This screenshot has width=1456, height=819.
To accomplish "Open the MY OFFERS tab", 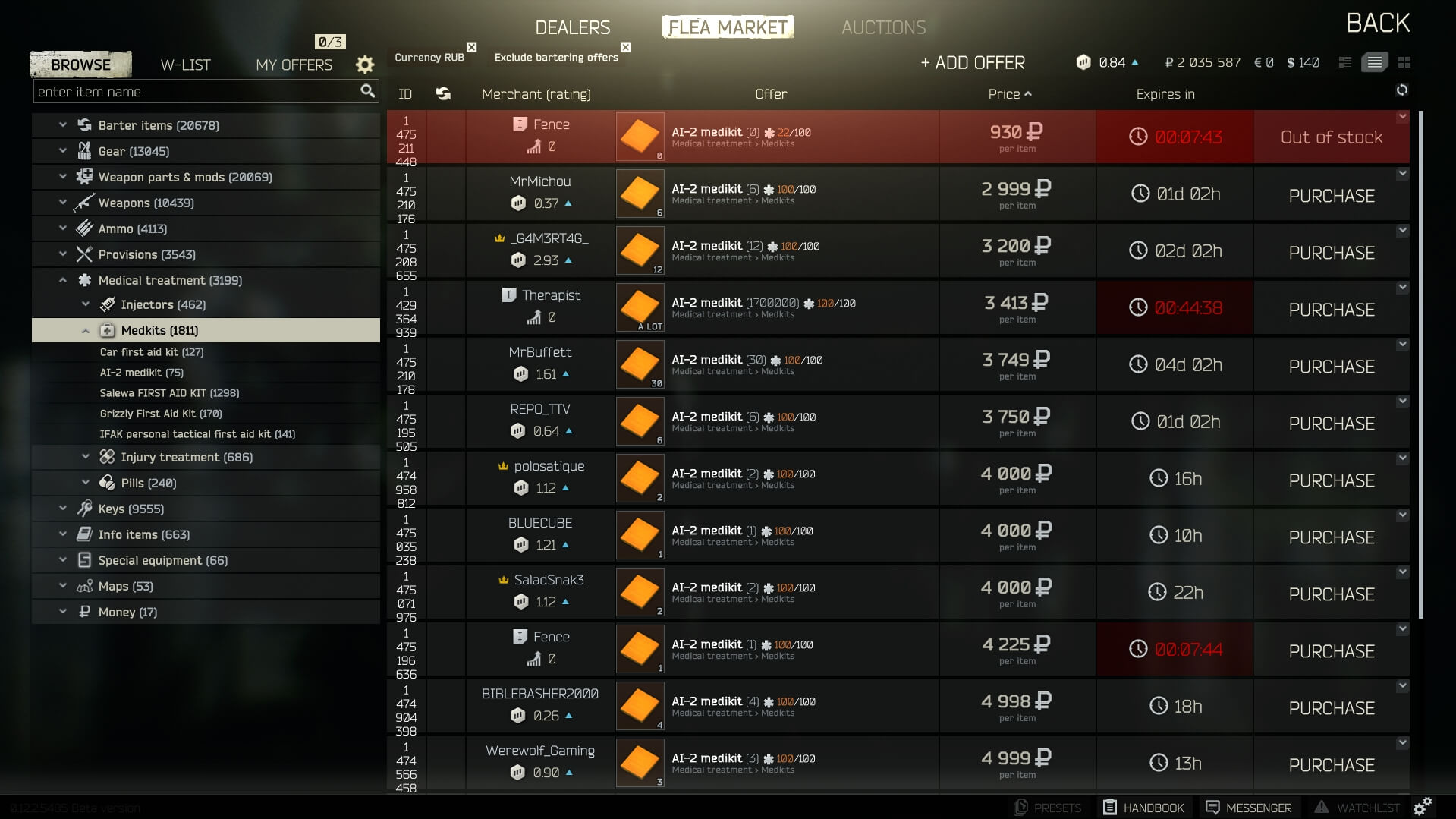I will coord(294,65).
